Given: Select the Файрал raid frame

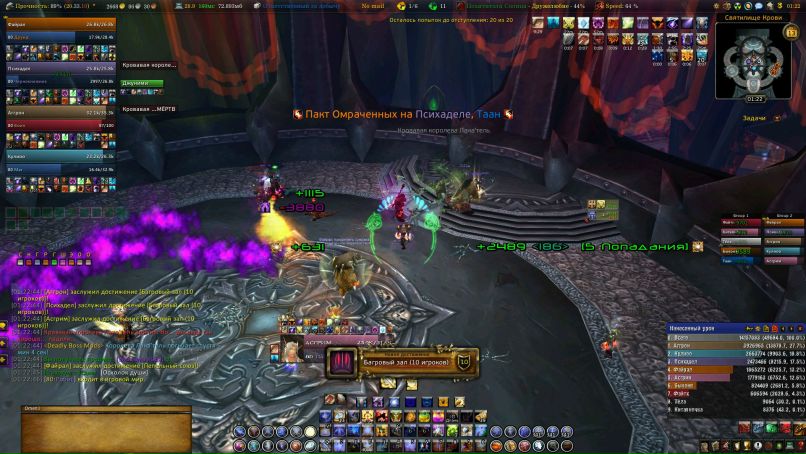Looking at the screenshot, I should [x=62, y=24].
